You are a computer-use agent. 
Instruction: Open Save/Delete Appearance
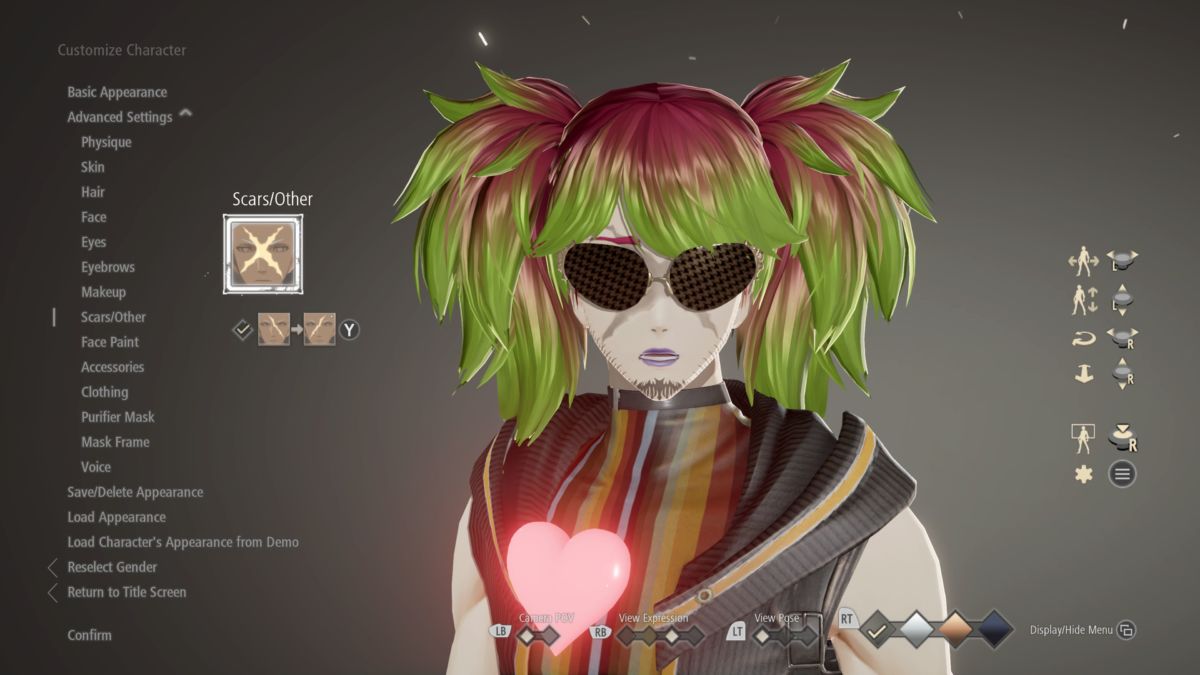(135, 492)
